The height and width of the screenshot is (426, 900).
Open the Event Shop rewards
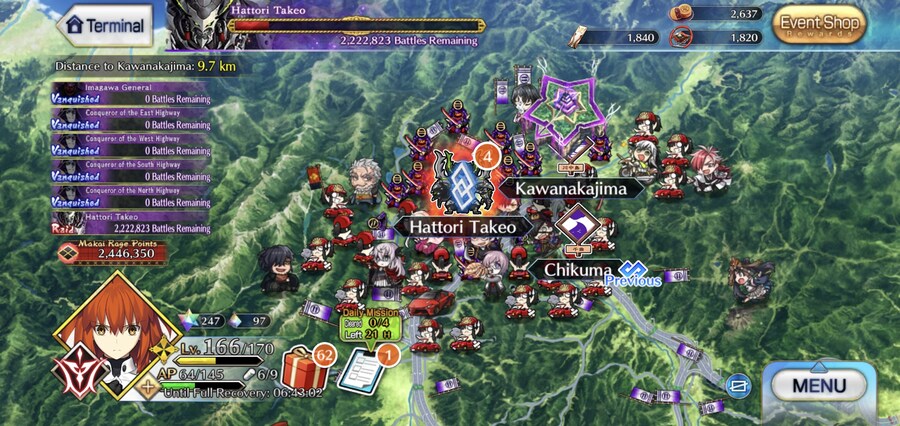click(x=819, y=26)
